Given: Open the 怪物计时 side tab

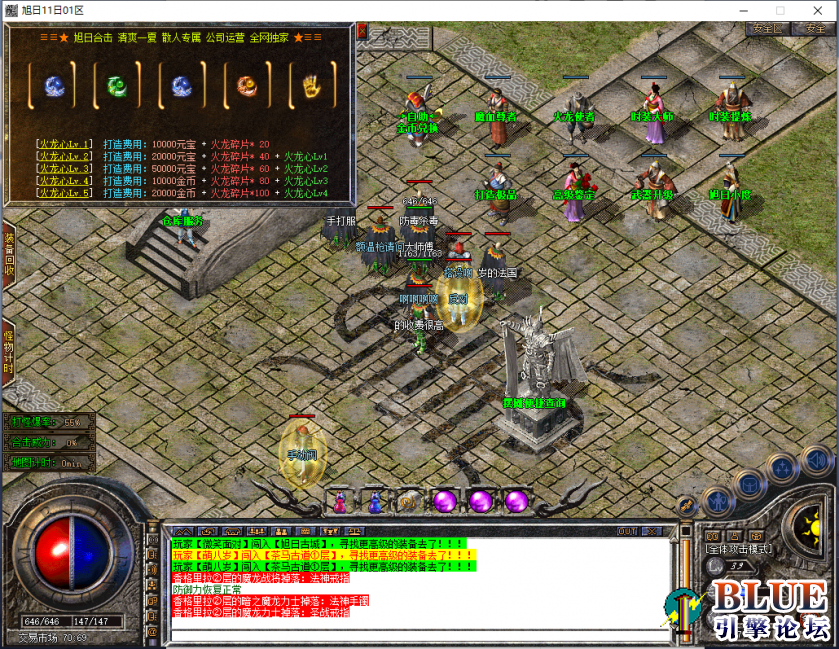Looking at the screenshot, I should (x=8, y=348).
